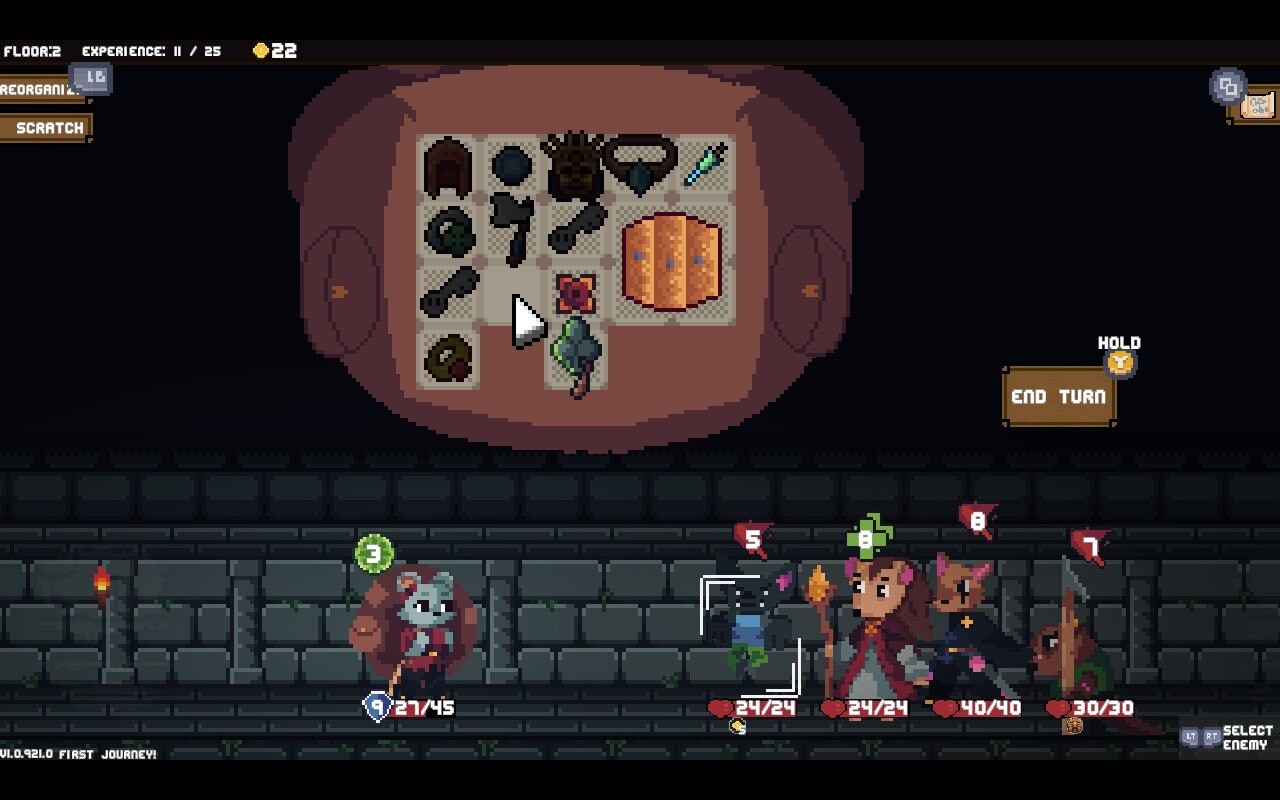Use the Scratch action button
The height and width of the screenshot is (800, 1280).
pyautogui.click(x=46, y=128)
